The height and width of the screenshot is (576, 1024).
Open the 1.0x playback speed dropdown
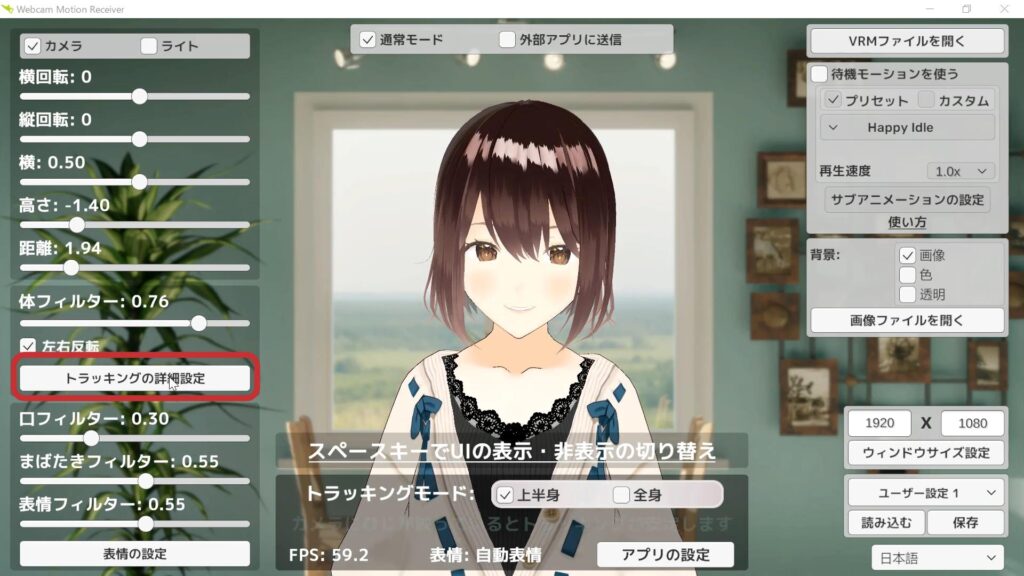point(960,171)
